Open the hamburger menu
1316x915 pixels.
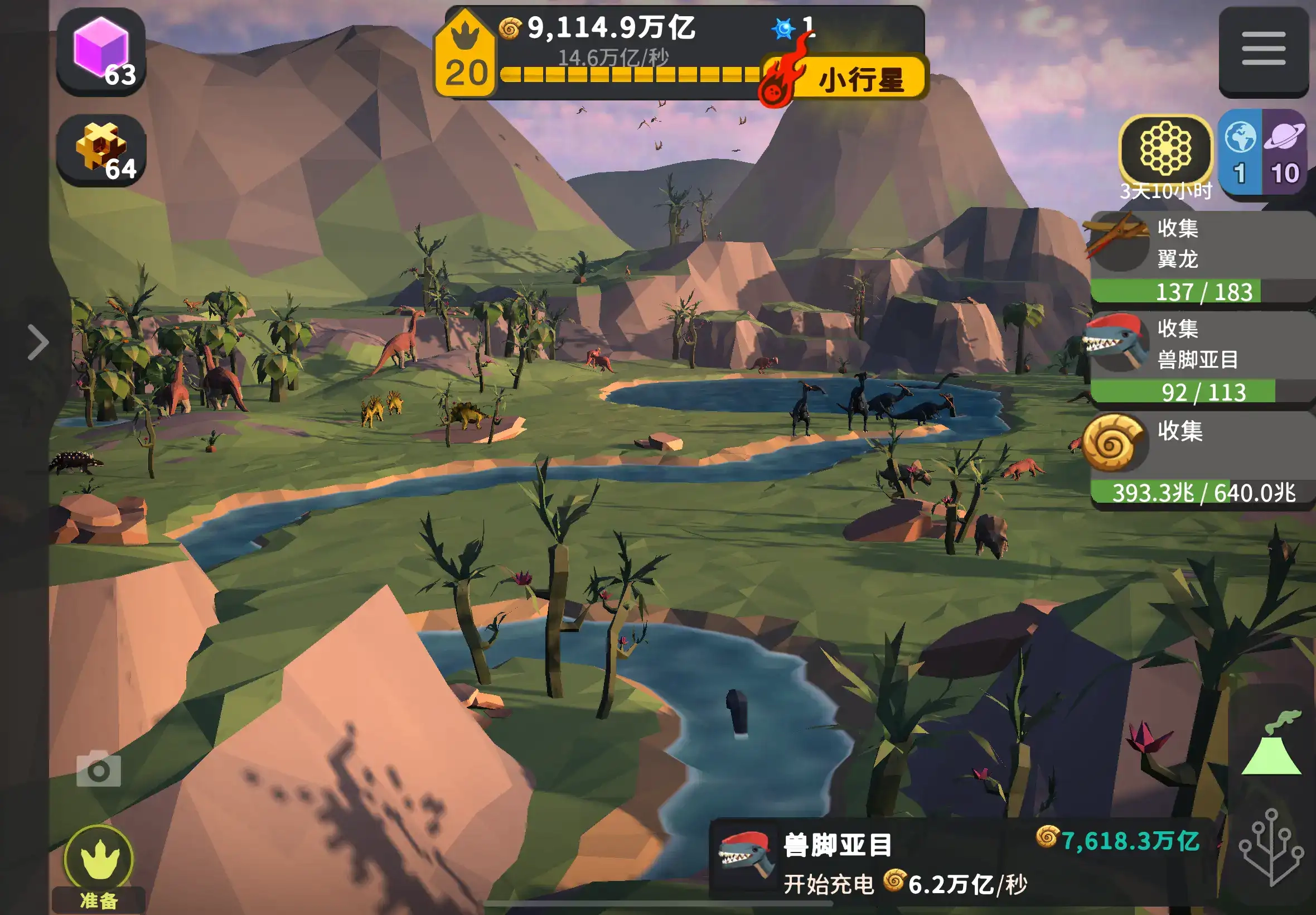pyautogui.click(x=1263, y=49)
